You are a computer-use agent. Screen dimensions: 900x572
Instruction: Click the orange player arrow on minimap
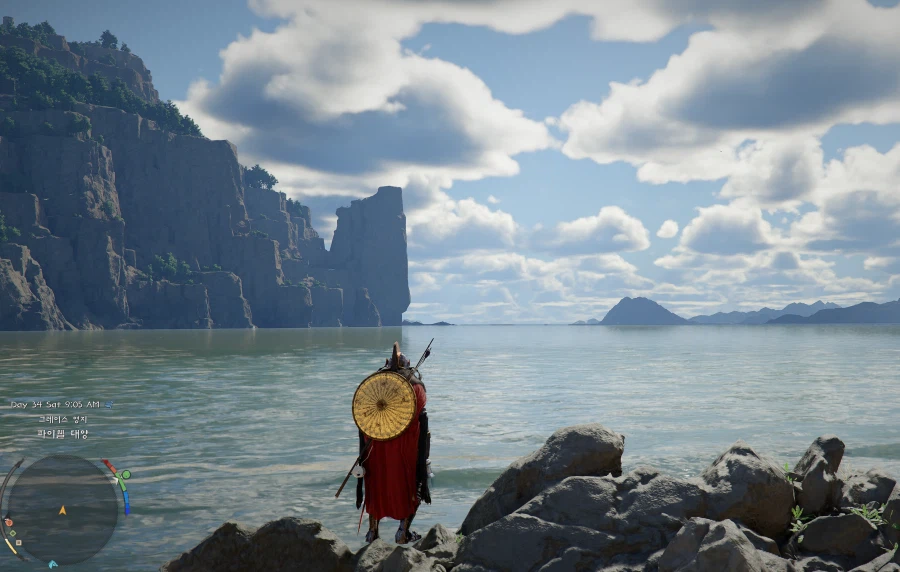pyautogui.click(x=62, y=510)
